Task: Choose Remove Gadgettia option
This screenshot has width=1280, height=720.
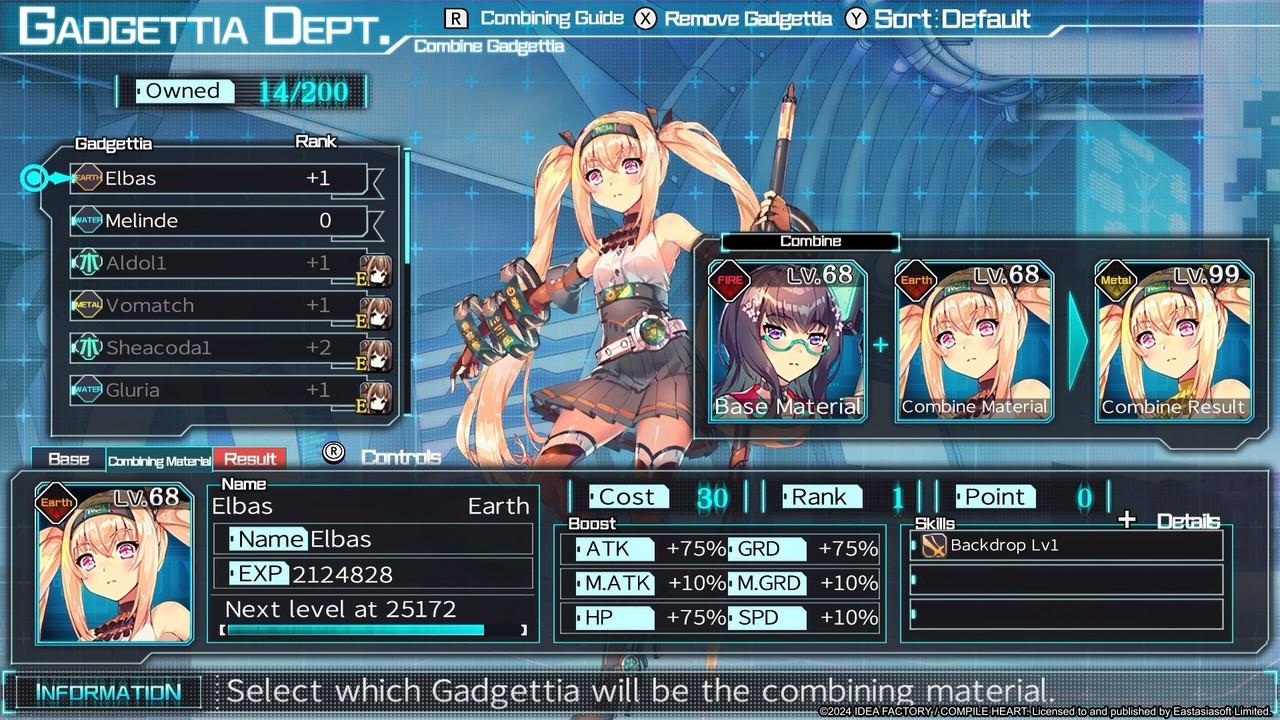Action: point(736,18)
